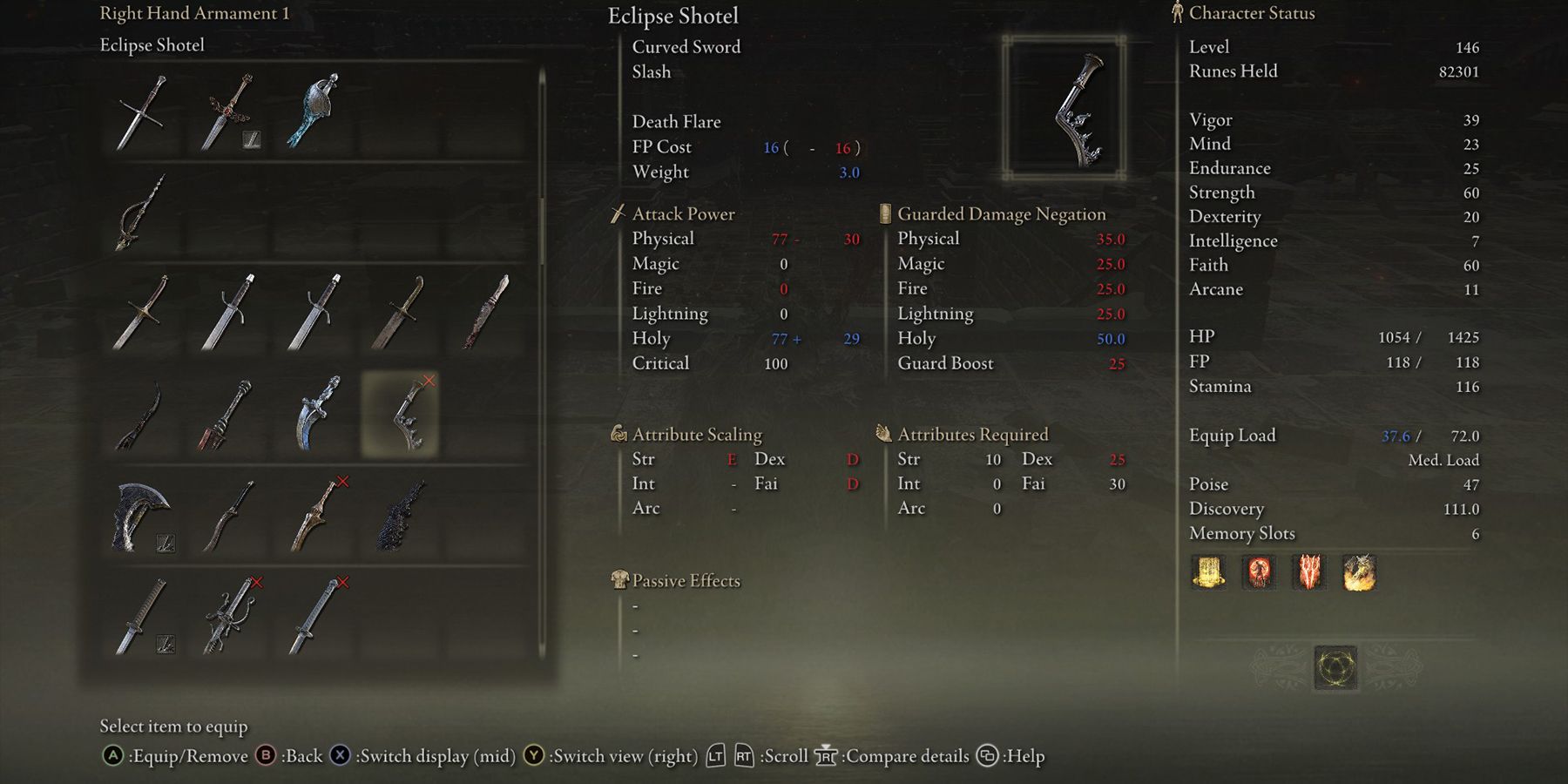The width and height of the screenshot is (1568, 784).
Task: Choose the jagged black scaly blade
Action: [x=400, y=516]
